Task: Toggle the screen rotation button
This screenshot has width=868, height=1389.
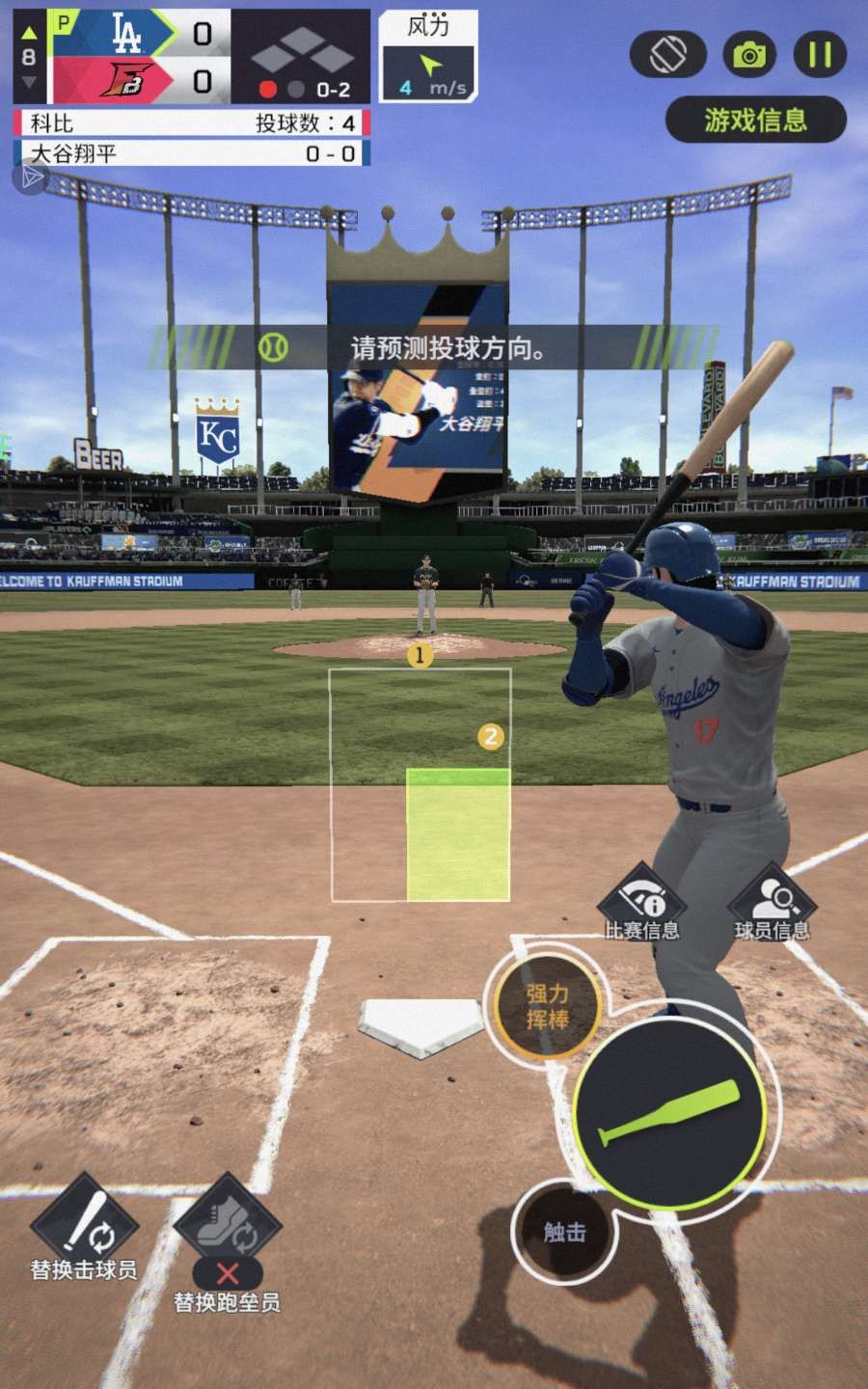Action: click(668, 55)
